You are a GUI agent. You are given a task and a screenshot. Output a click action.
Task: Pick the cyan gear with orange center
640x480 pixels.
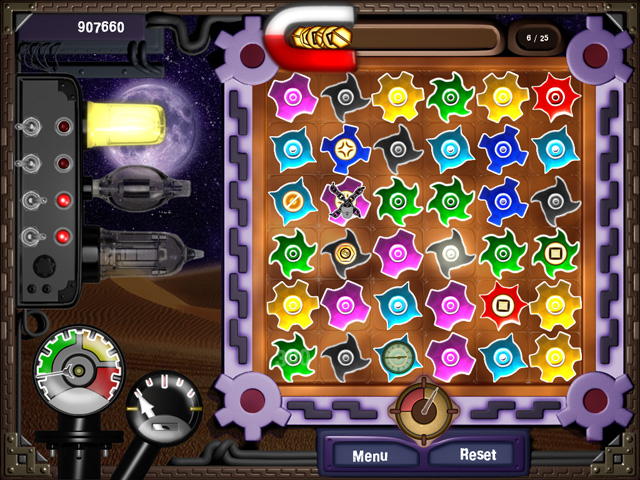click(293, 200)
